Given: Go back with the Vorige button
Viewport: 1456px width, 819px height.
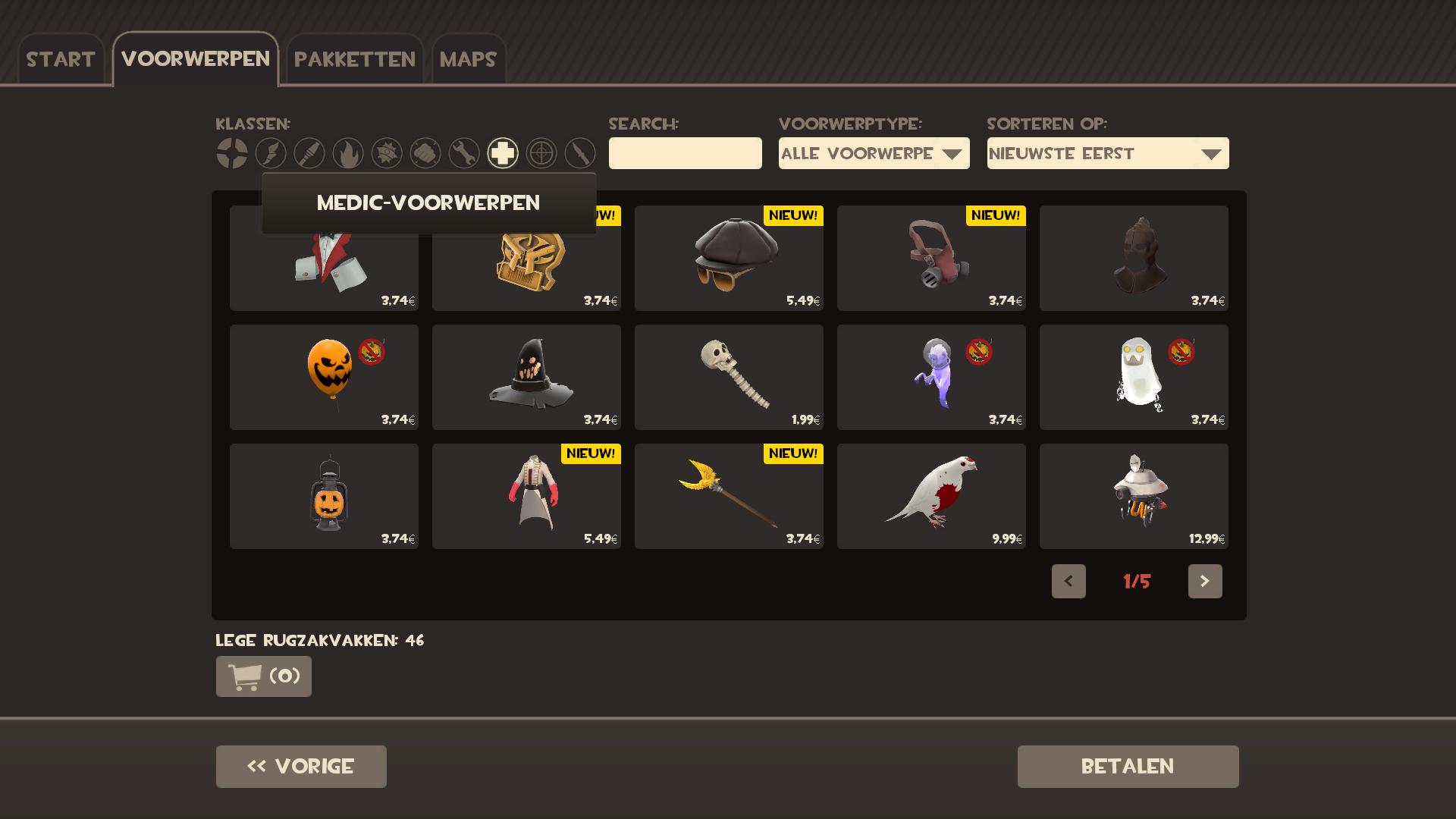Looking at the screenshot, I should pos(301,766).
